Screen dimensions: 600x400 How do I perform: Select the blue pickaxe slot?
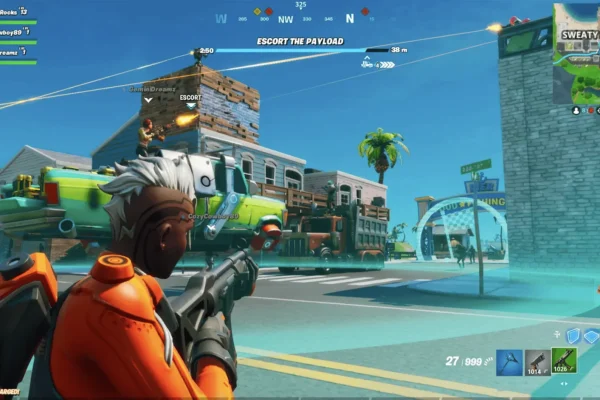[510, 360]
